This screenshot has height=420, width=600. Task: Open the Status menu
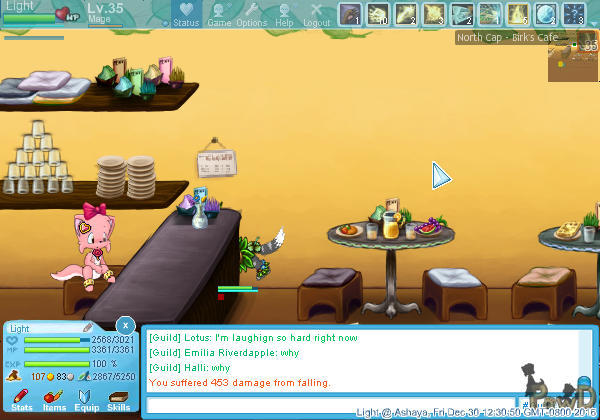pos(186,14)
